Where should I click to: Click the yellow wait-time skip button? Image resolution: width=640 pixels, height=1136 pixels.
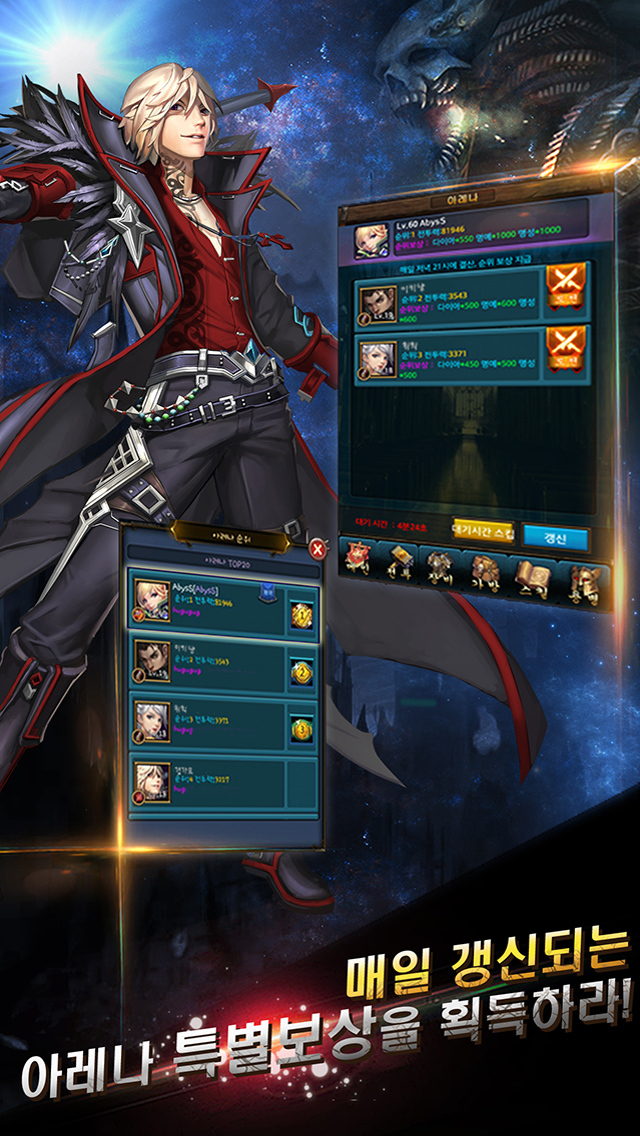483,530
